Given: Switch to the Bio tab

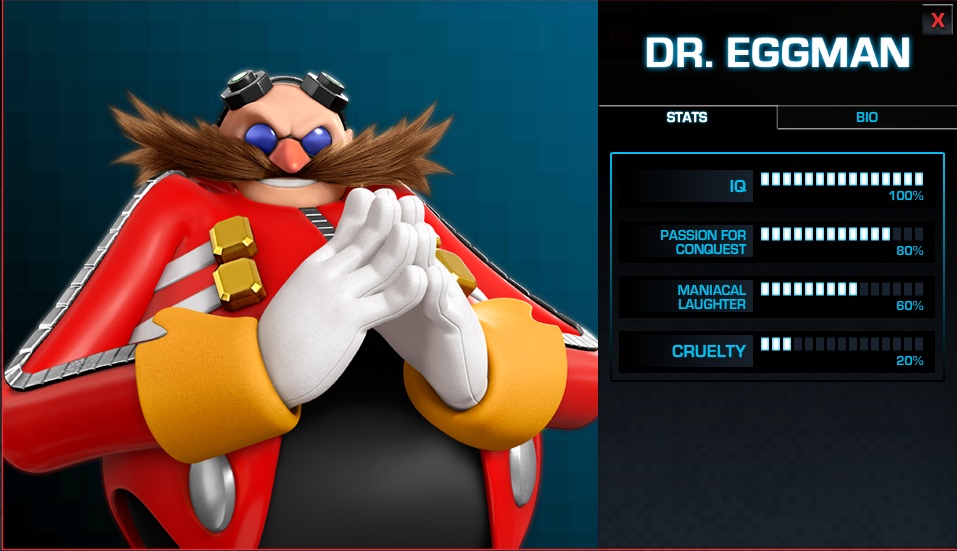Looking at the screenshot, I should coord(866,117).
